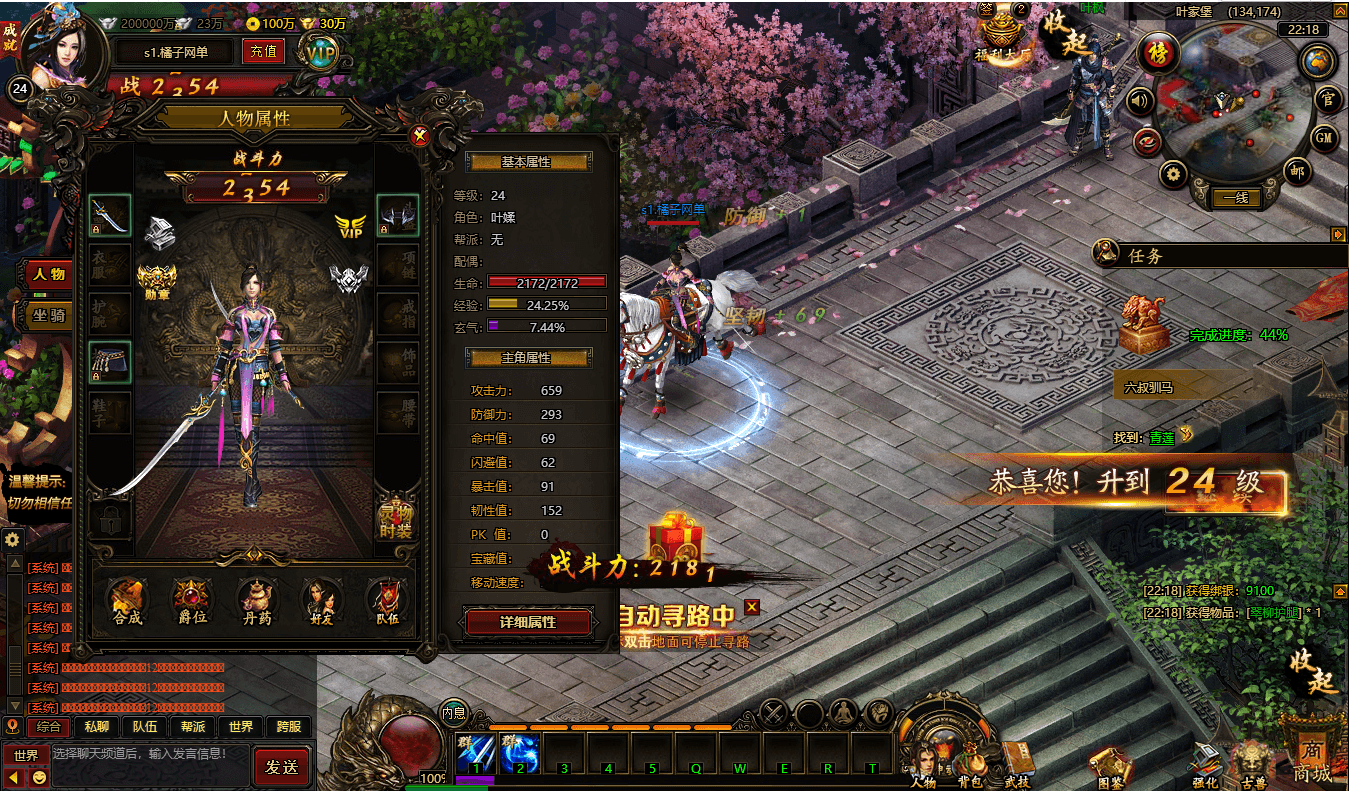Open the 武技 skills book icon
The image size is (1349, 791).
coord(1016,762)
